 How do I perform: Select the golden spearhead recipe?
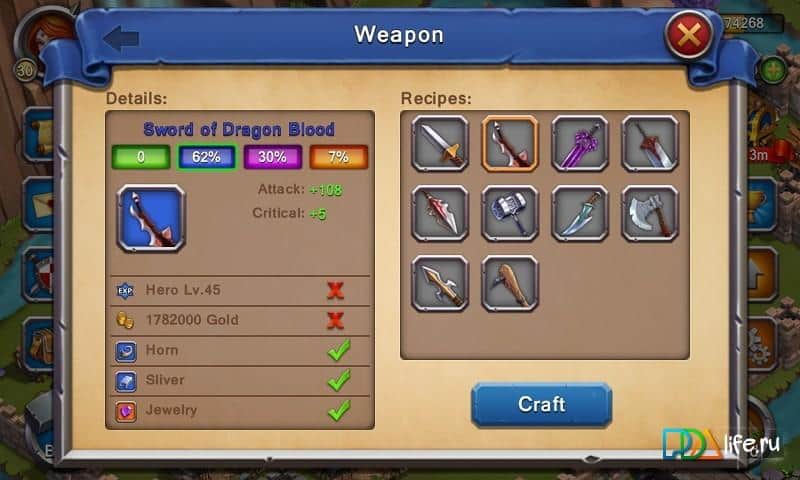[x=440, y=283]
